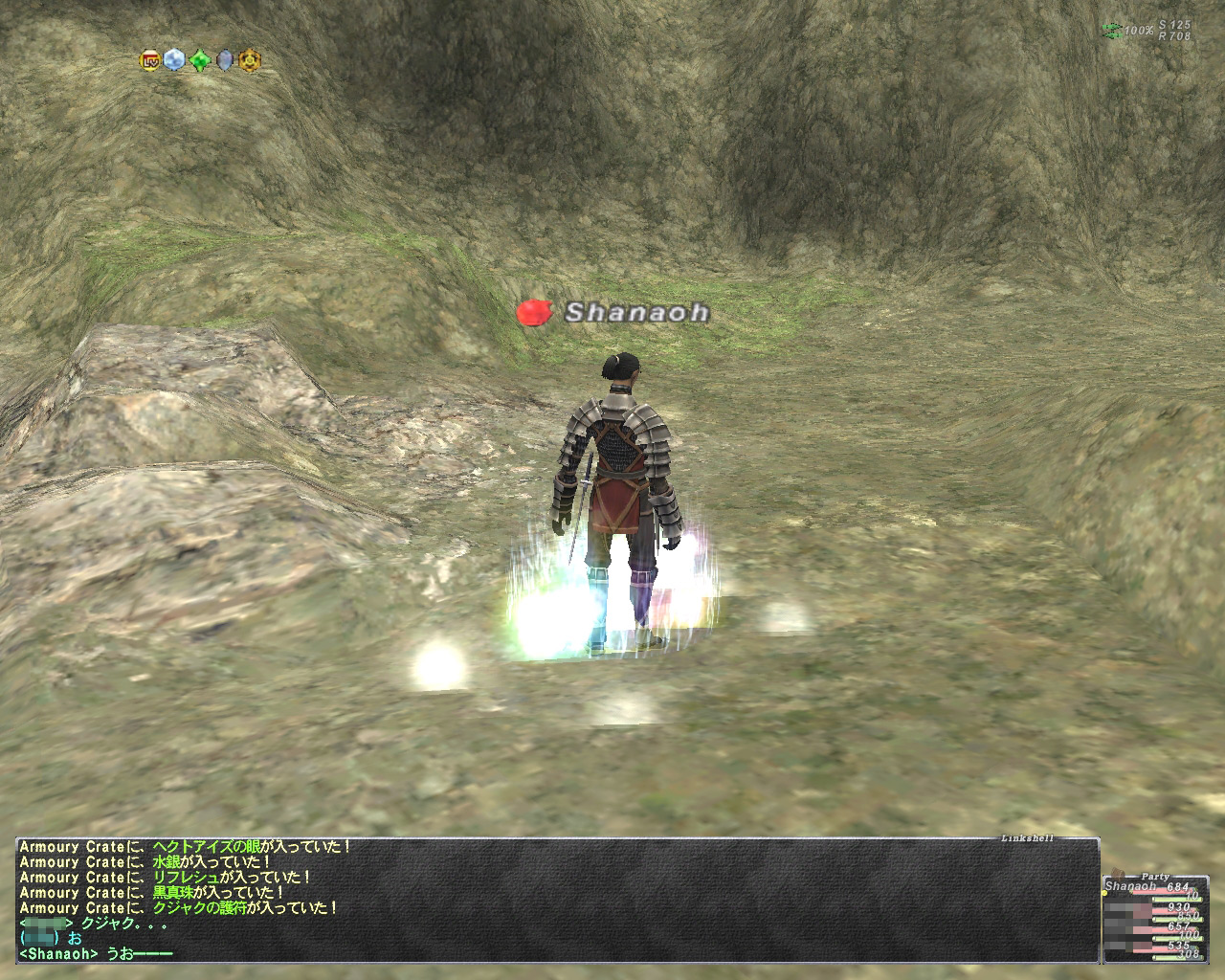The width and height of the screenshot is (1225, 980).
Task: Select the grey-blue oval gem status icon
Action: [225, 60]
